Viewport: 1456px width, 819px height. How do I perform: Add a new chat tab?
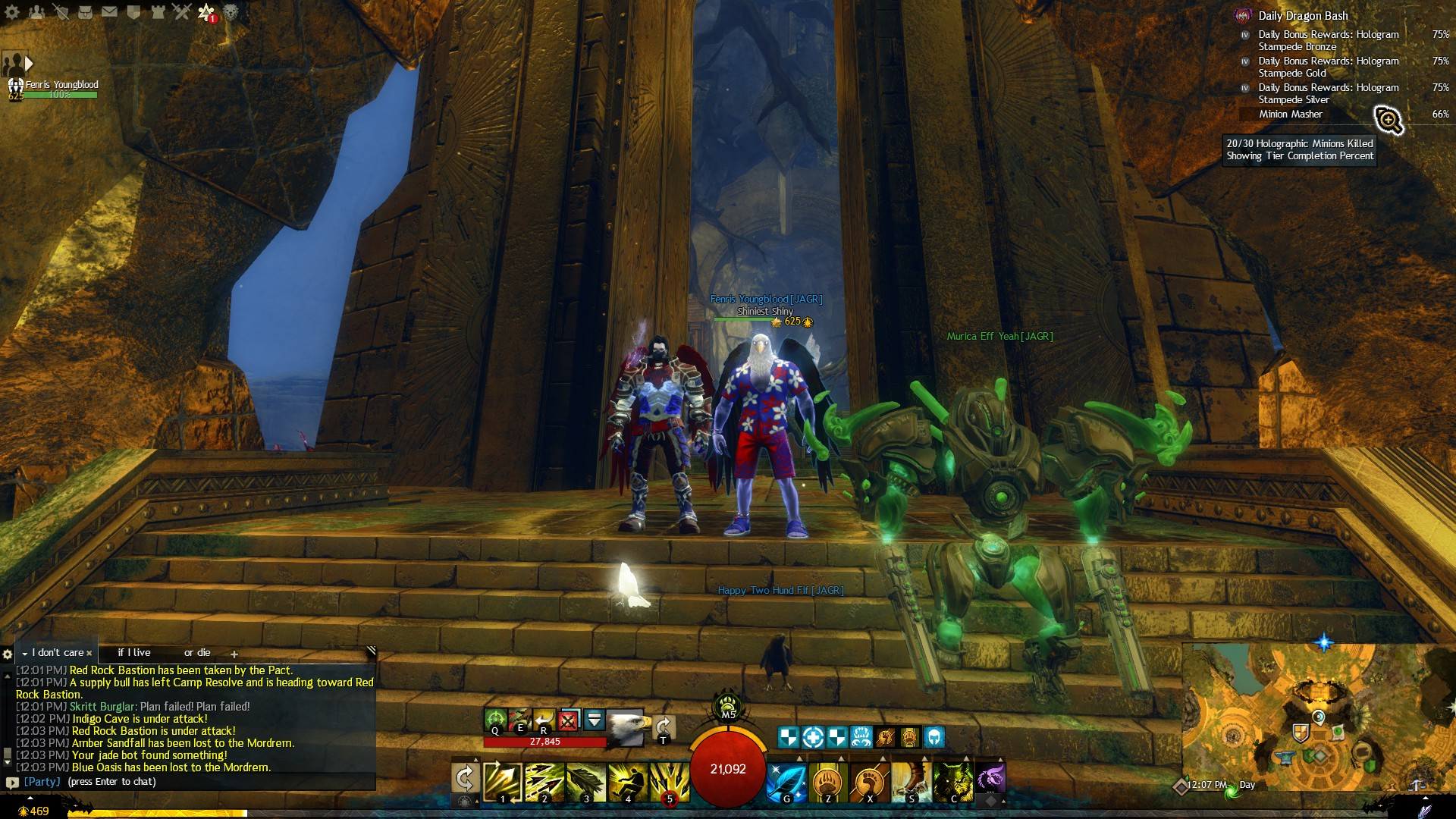[234, 654]
